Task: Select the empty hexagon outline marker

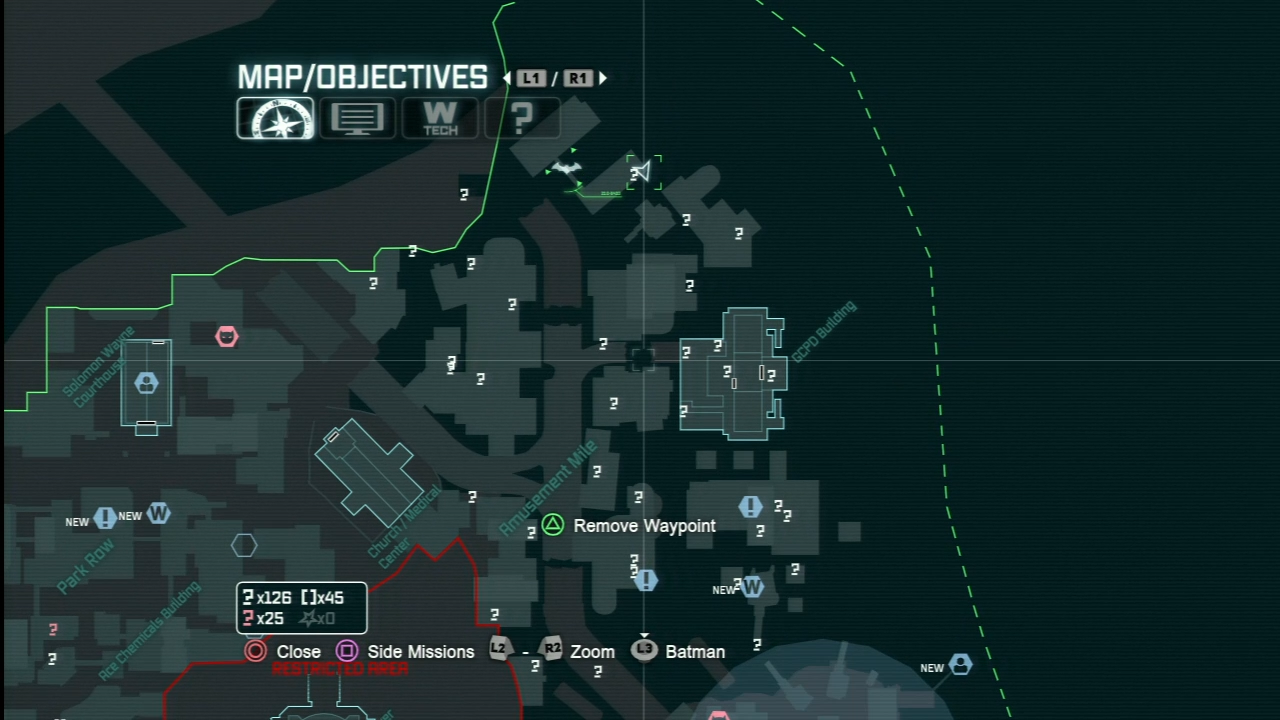Action: pyautogui.click(x=244, y=545)
